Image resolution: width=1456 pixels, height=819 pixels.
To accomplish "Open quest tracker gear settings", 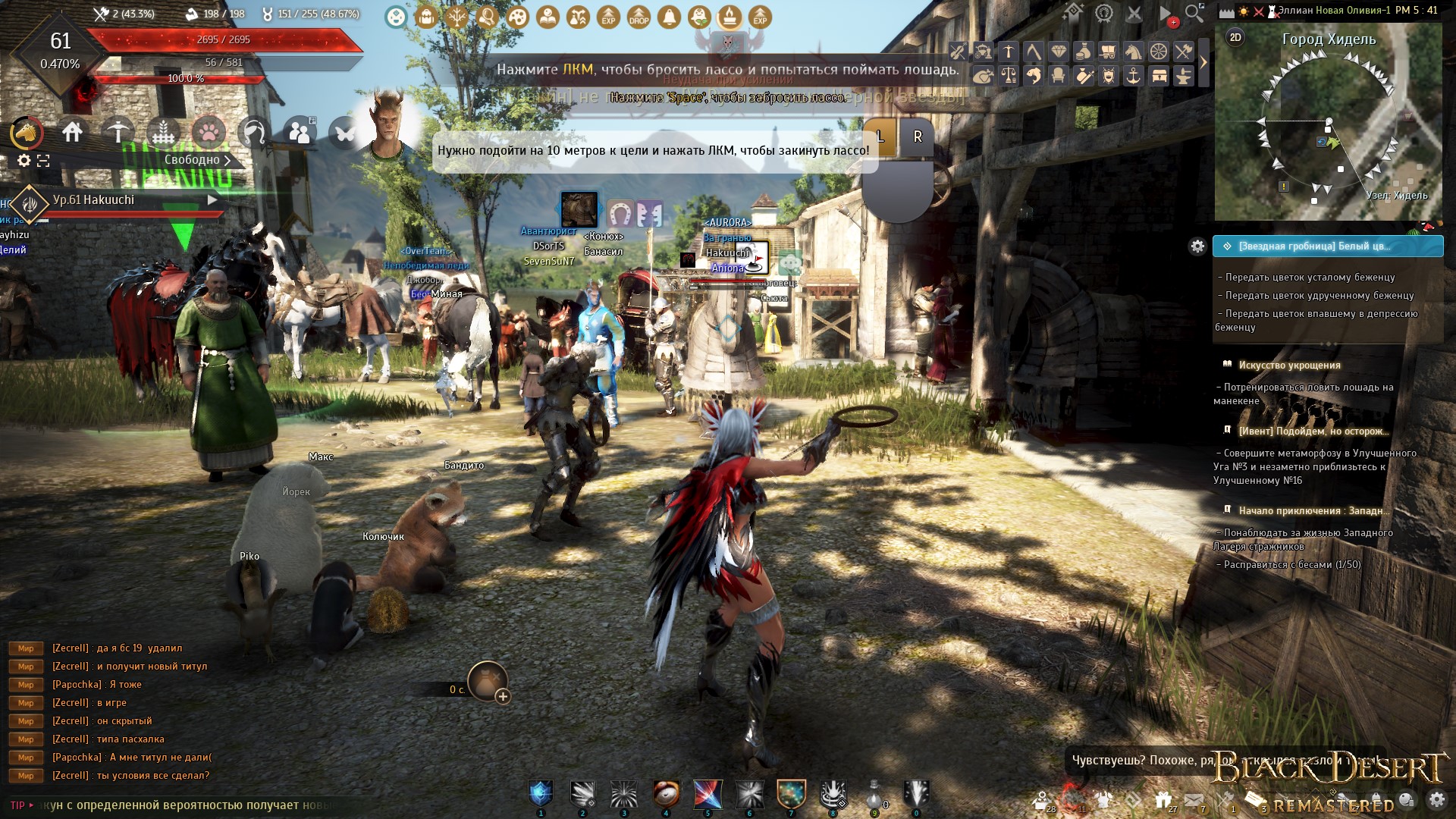I will point(1197,246).
